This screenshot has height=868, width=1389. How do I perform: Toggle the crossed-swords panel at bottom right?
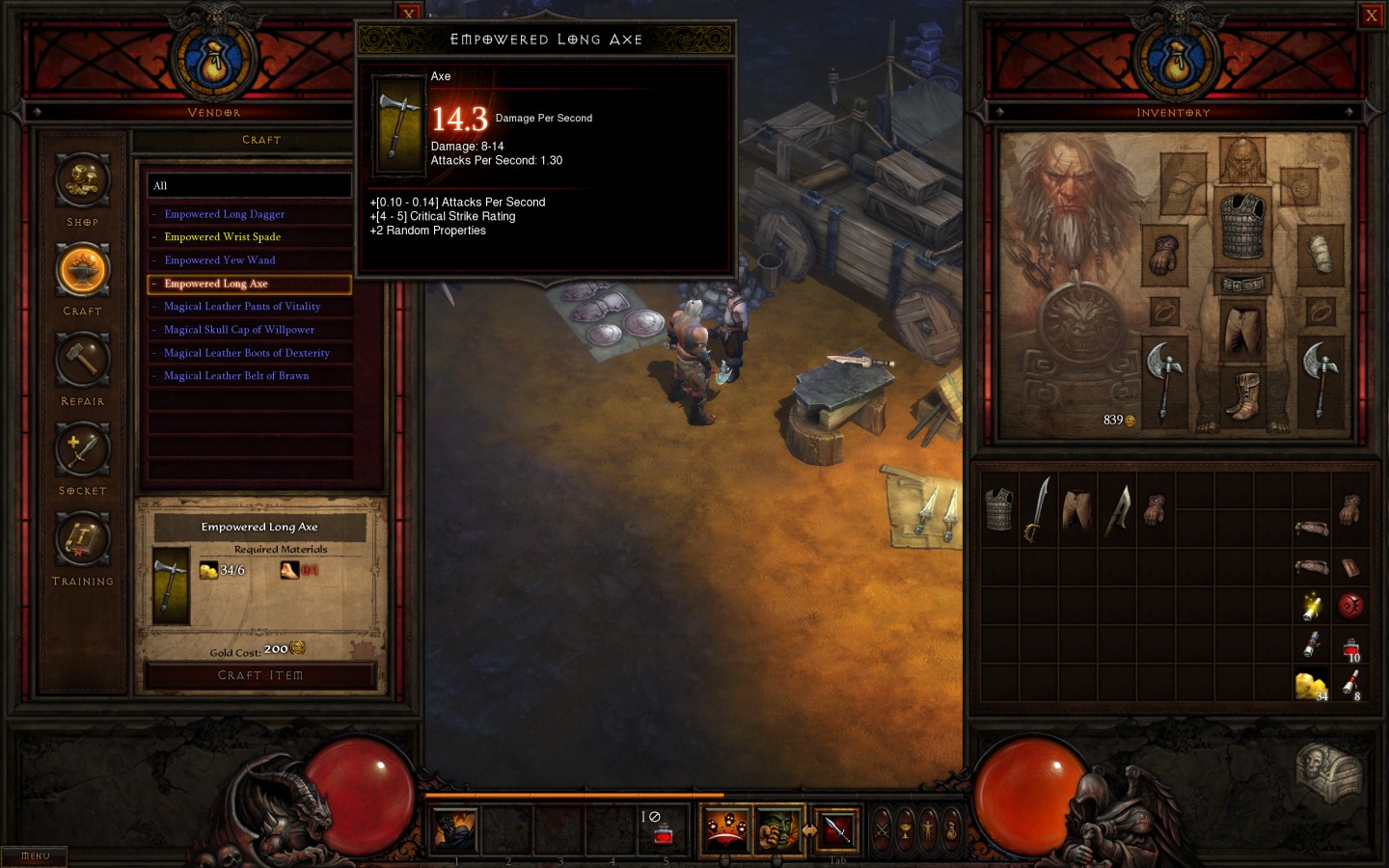[x=881, y=829]
